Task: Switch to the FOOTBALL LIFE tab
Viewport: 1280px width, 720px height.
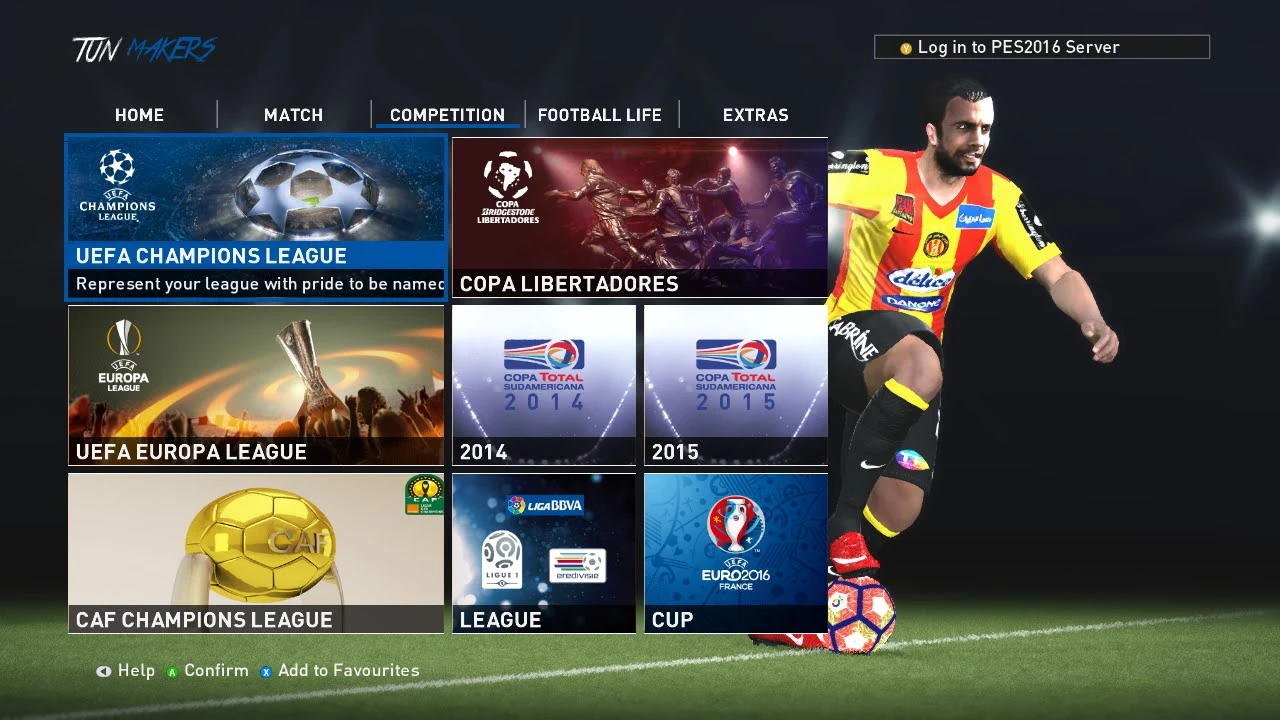Action: pos(600,114)
